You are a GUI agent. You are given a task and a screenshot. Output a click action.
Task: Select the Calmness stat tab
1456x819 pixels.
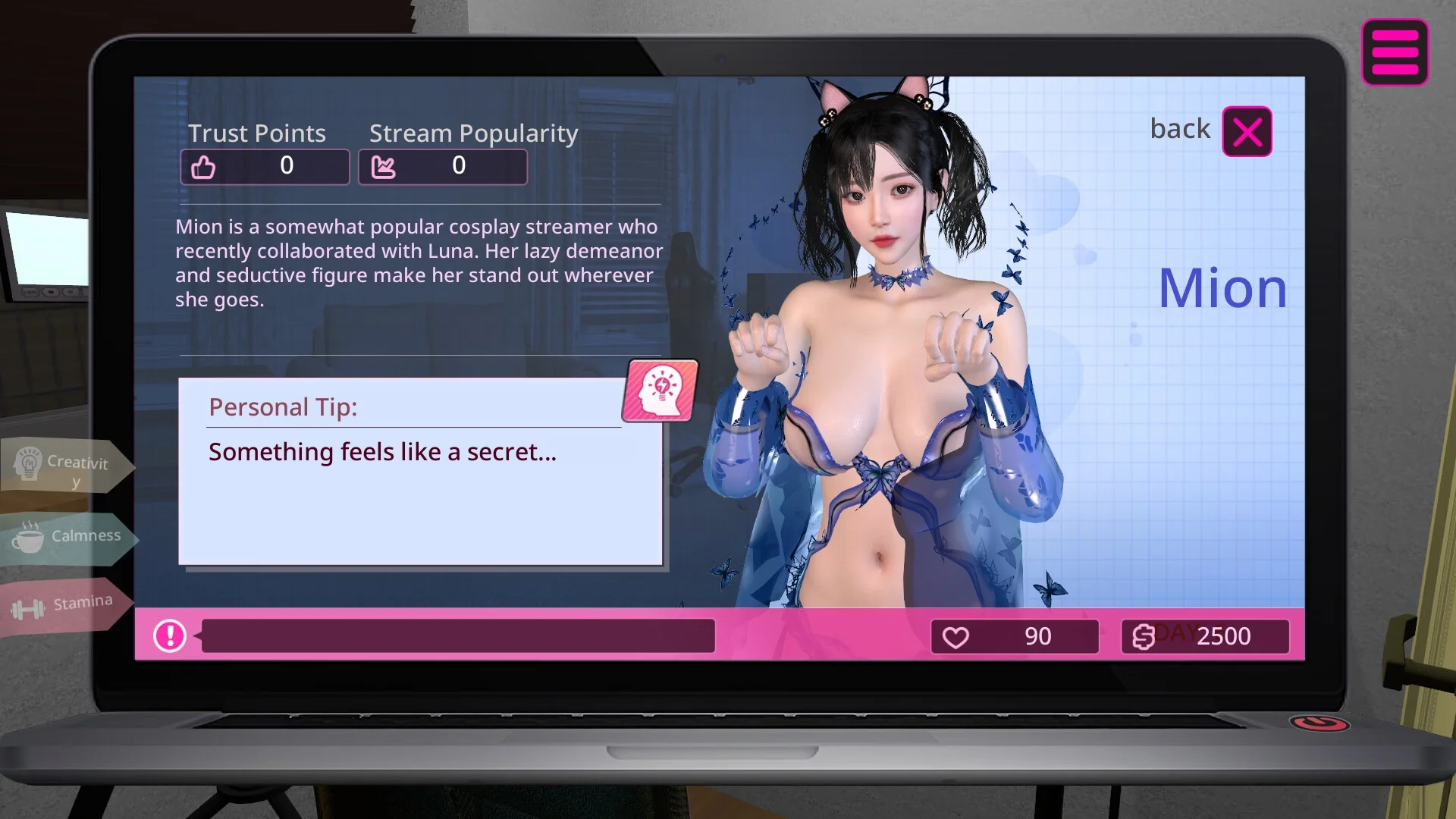point(67,537)
